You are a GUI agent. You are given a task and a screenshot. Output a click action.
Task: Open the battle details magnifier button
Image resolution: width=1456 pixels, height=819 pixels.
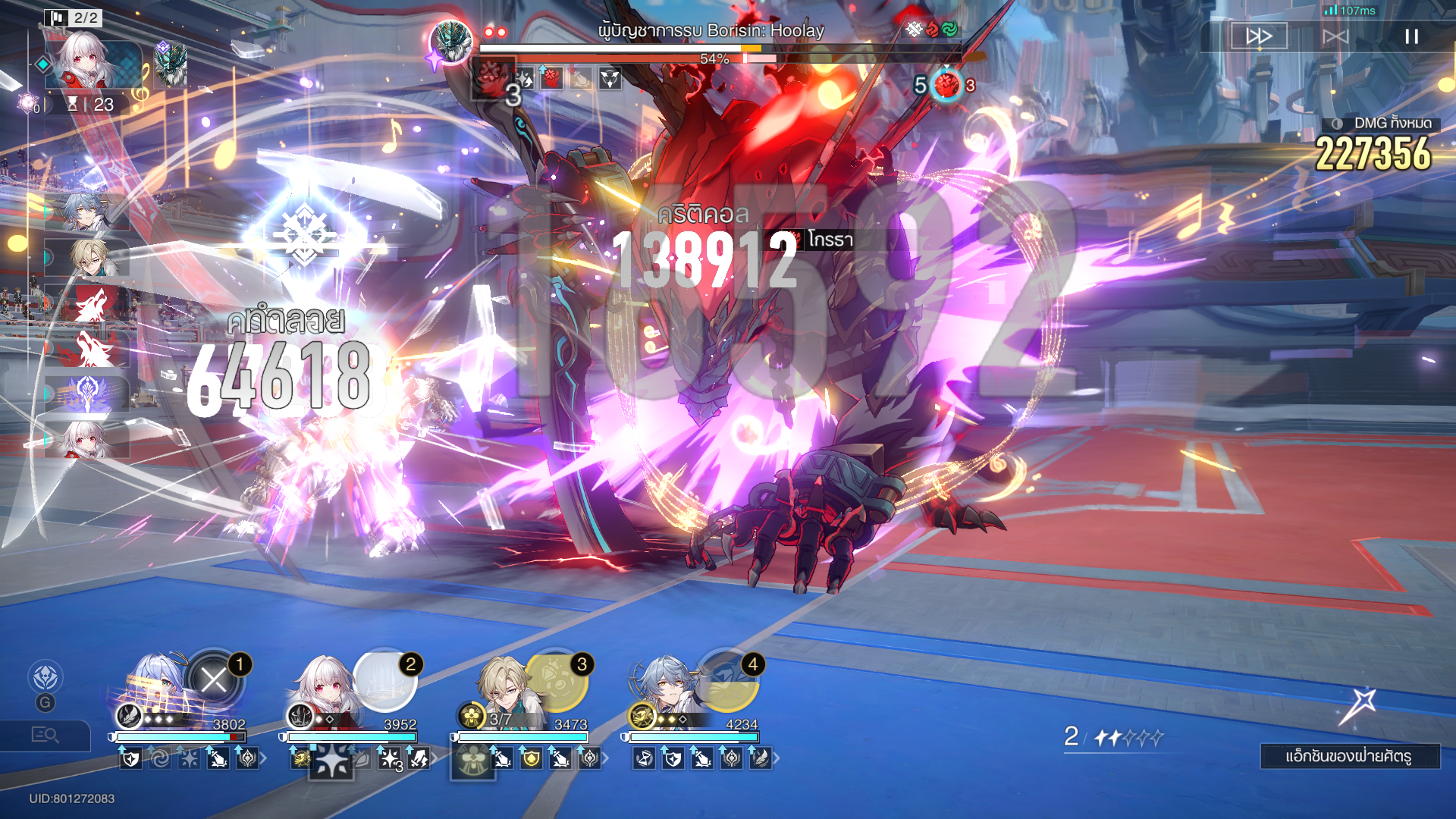click(x=45, y=735)
